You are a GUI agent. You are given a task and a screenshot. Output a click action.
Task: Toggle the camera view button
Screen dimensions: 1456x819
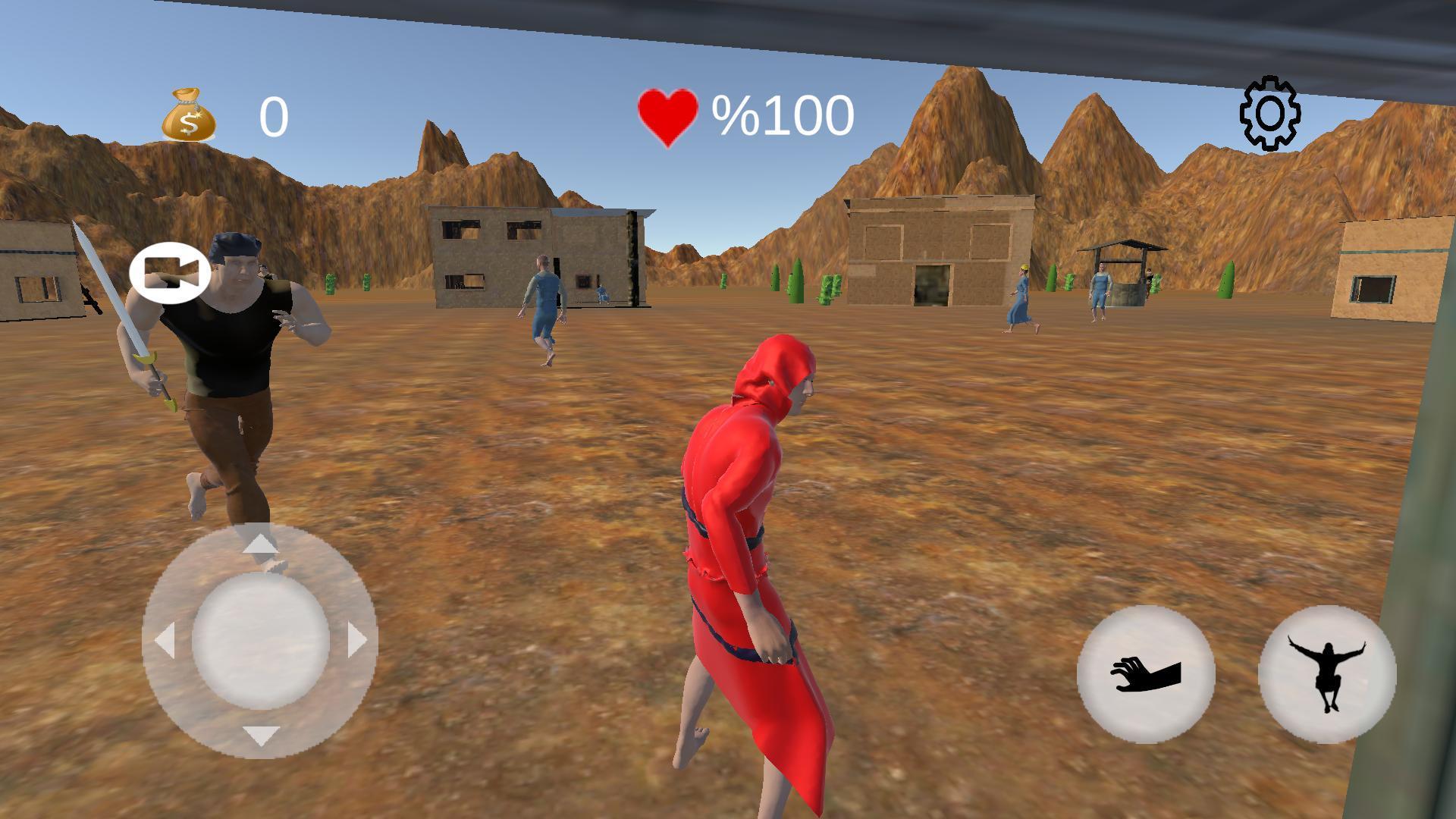[x=170, y=273]
